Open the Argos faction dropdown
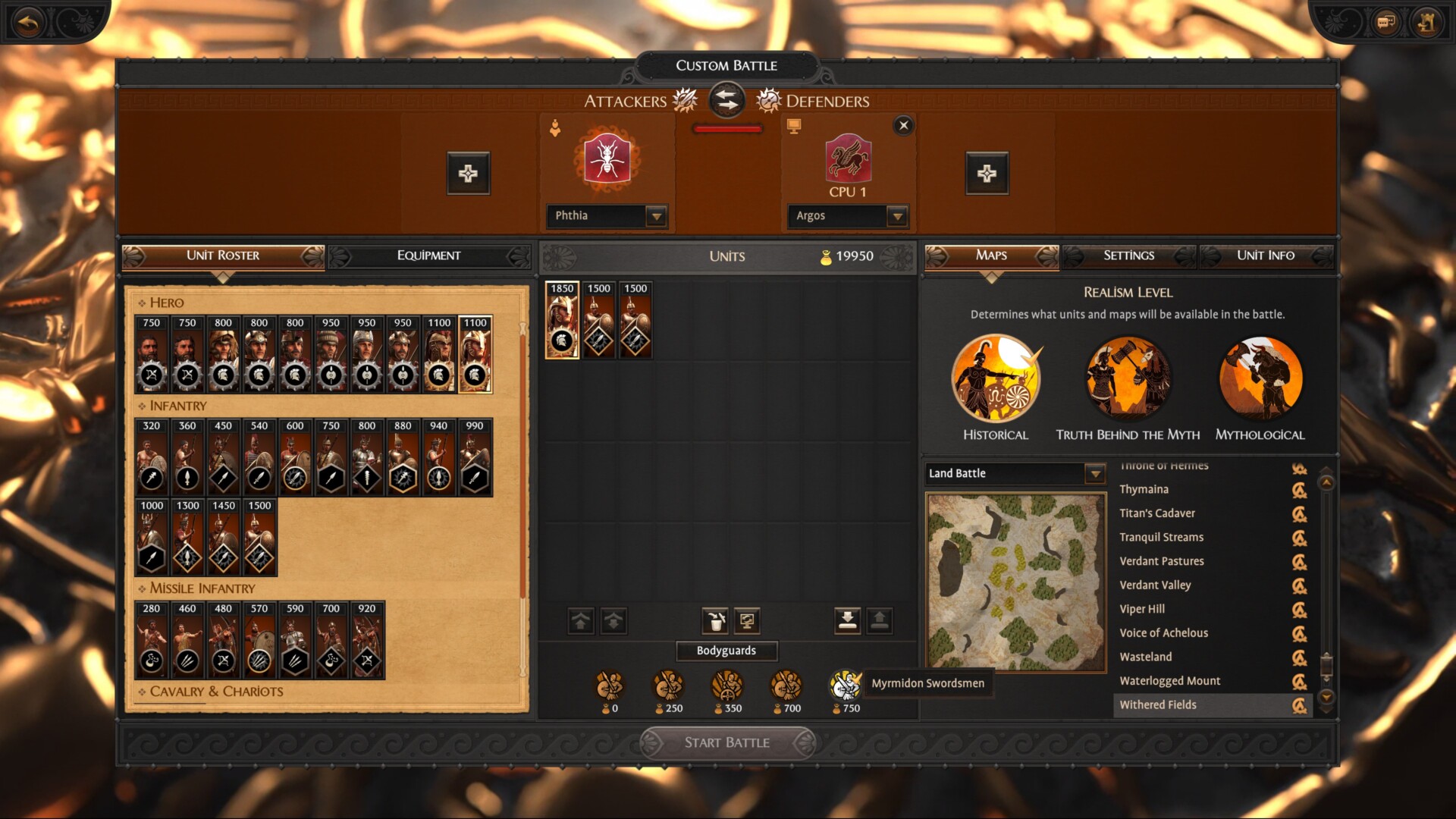This screenshot has width=1456, height=819. [x=897, y=216]
